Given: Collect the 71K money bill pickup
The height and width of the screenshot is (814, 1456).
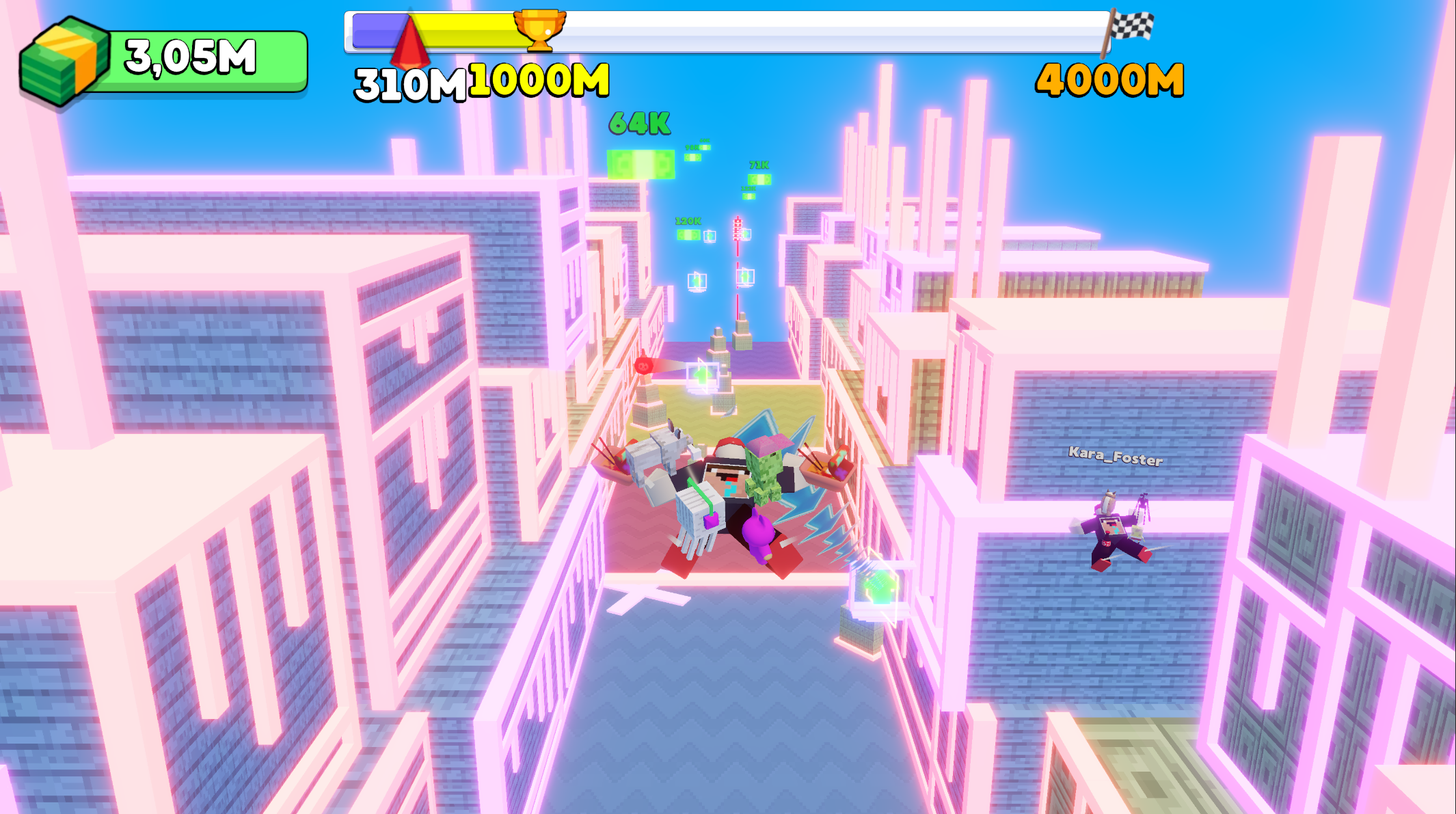Looking at the screenshot, I should [x=759, y=178].
